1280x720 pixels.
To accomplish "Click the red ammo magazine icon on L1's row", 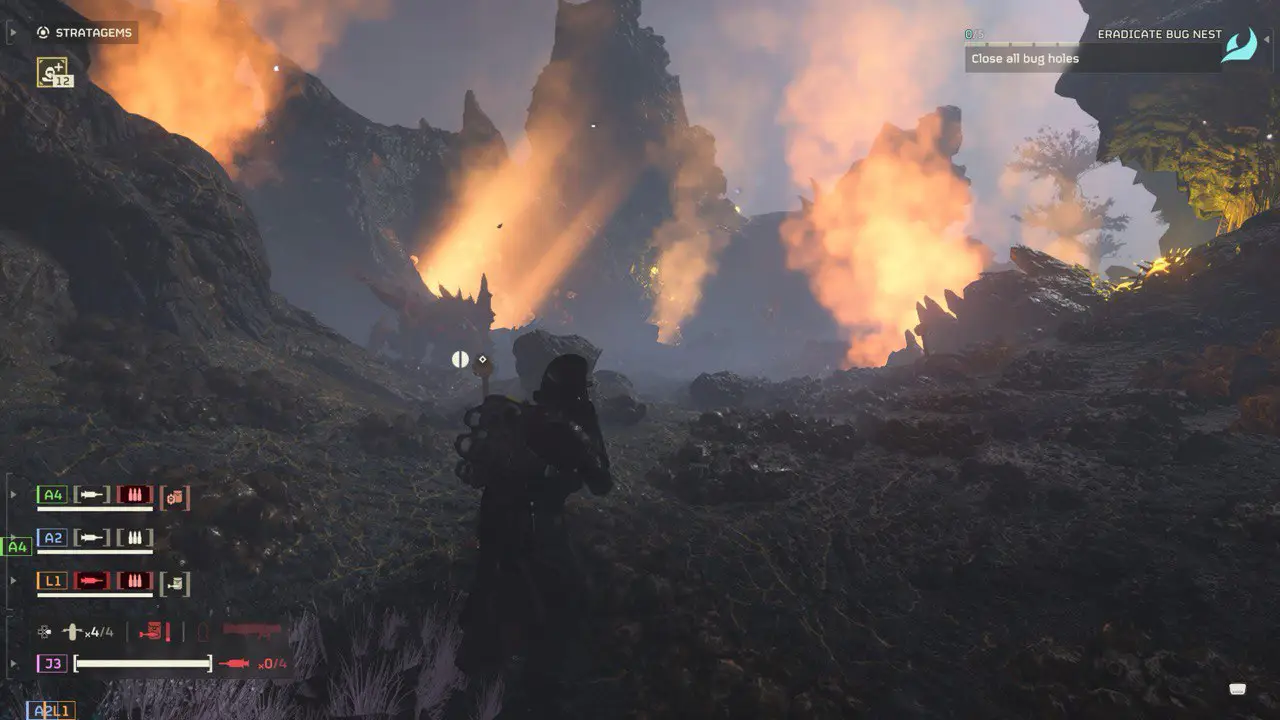I will (135, 579).
